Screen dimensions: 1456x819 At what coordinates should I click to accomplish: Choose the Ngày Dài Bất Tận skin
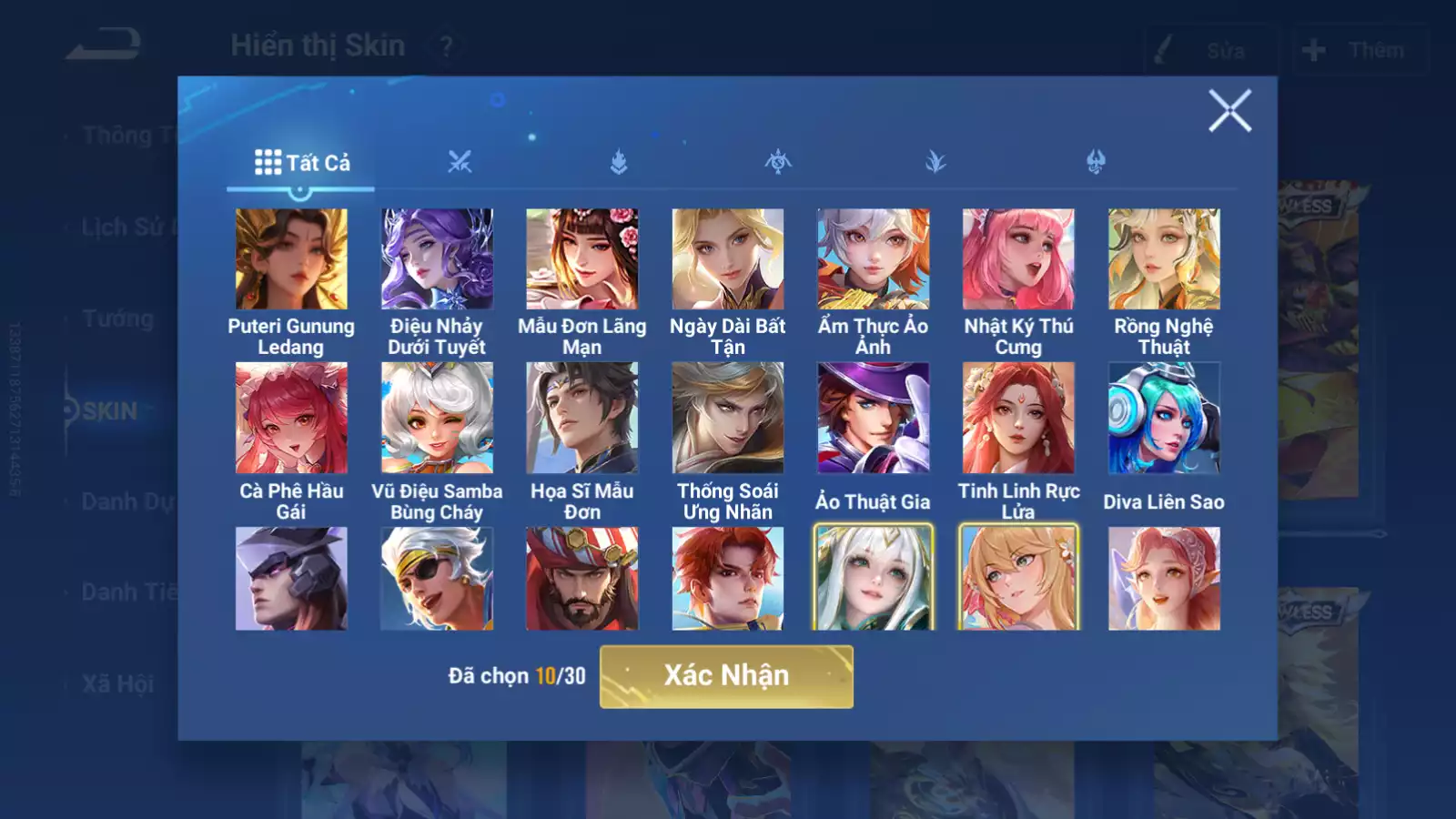[x=728, y=259]
